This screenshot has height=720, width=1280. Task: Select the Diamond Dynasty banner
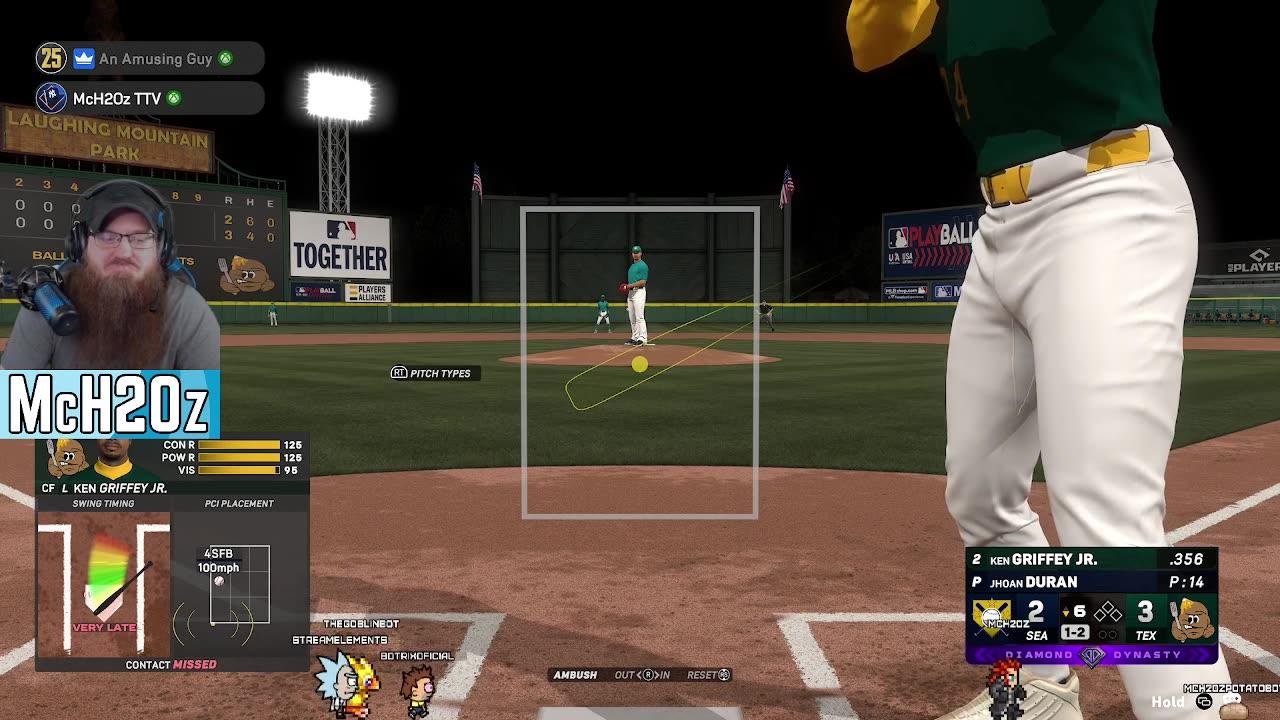tap(1091, 655)
